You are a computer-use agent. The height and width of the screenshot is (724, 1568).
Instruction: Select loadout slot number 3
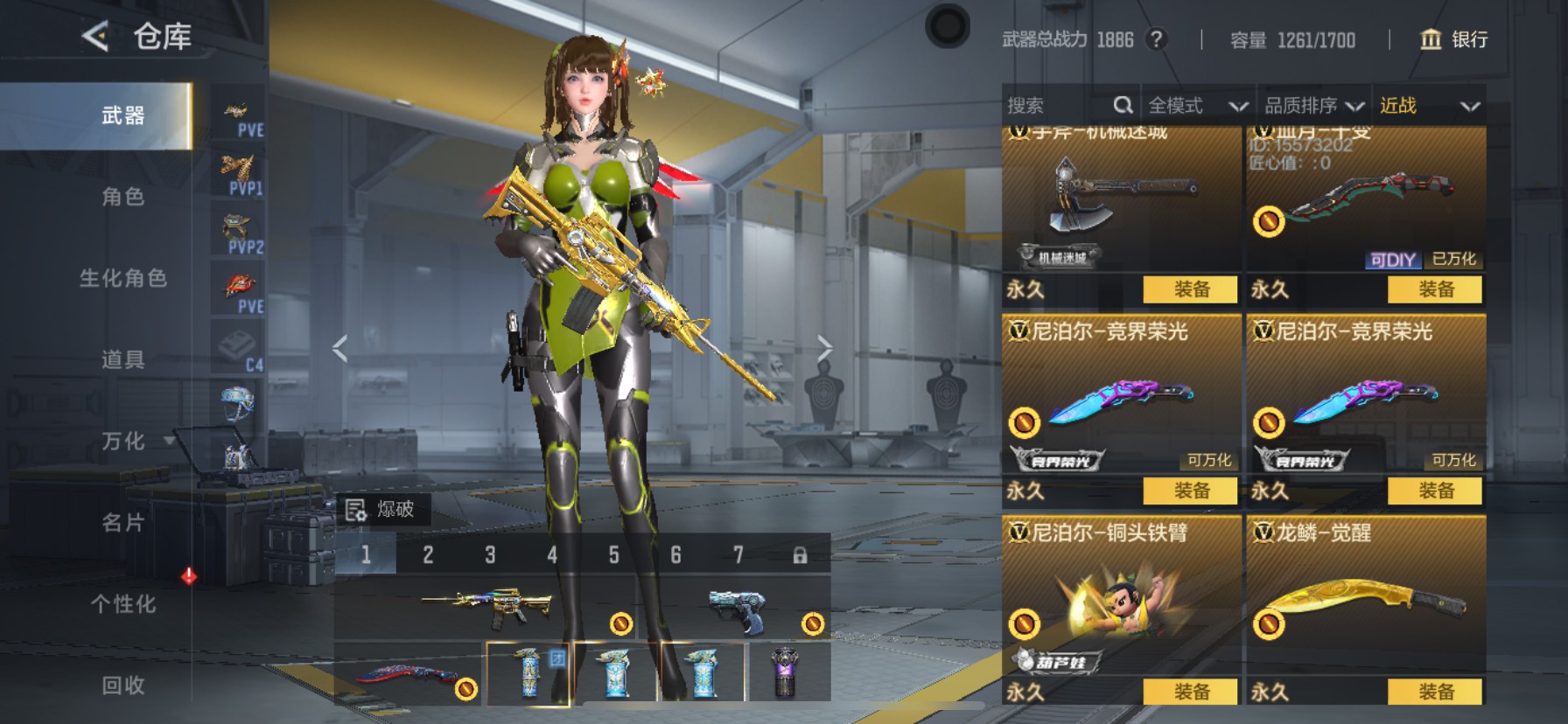coord(490,554)
